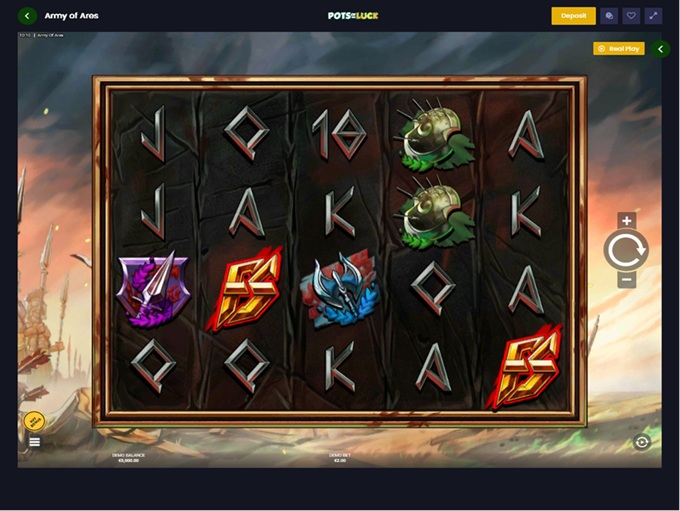
Task: Open the Deposit page
Action: click(573, 16)
